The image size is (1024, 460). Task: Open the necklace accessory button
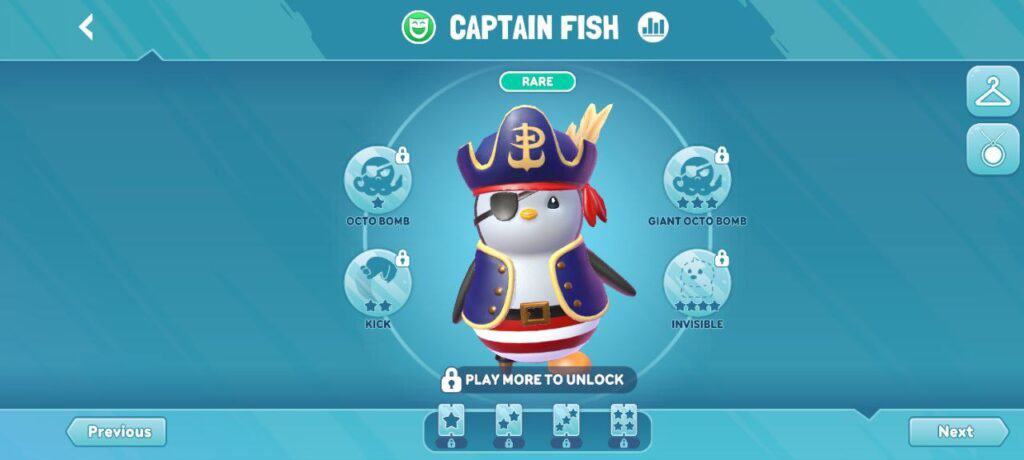tap(992, 150)
